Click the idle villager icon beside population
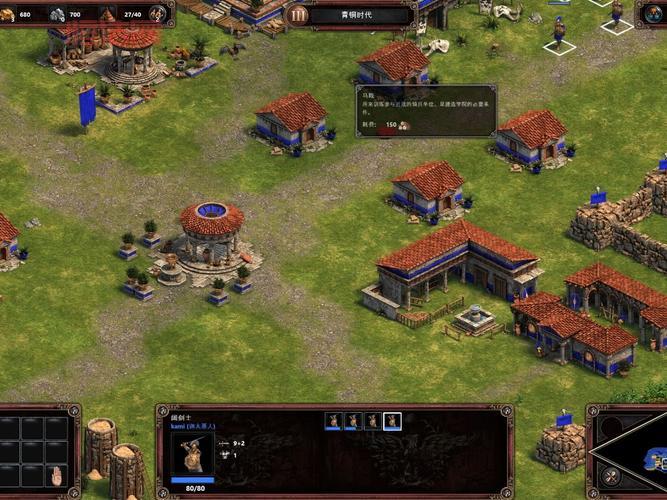This screenshot has width=667, height=500. [157, 15]
